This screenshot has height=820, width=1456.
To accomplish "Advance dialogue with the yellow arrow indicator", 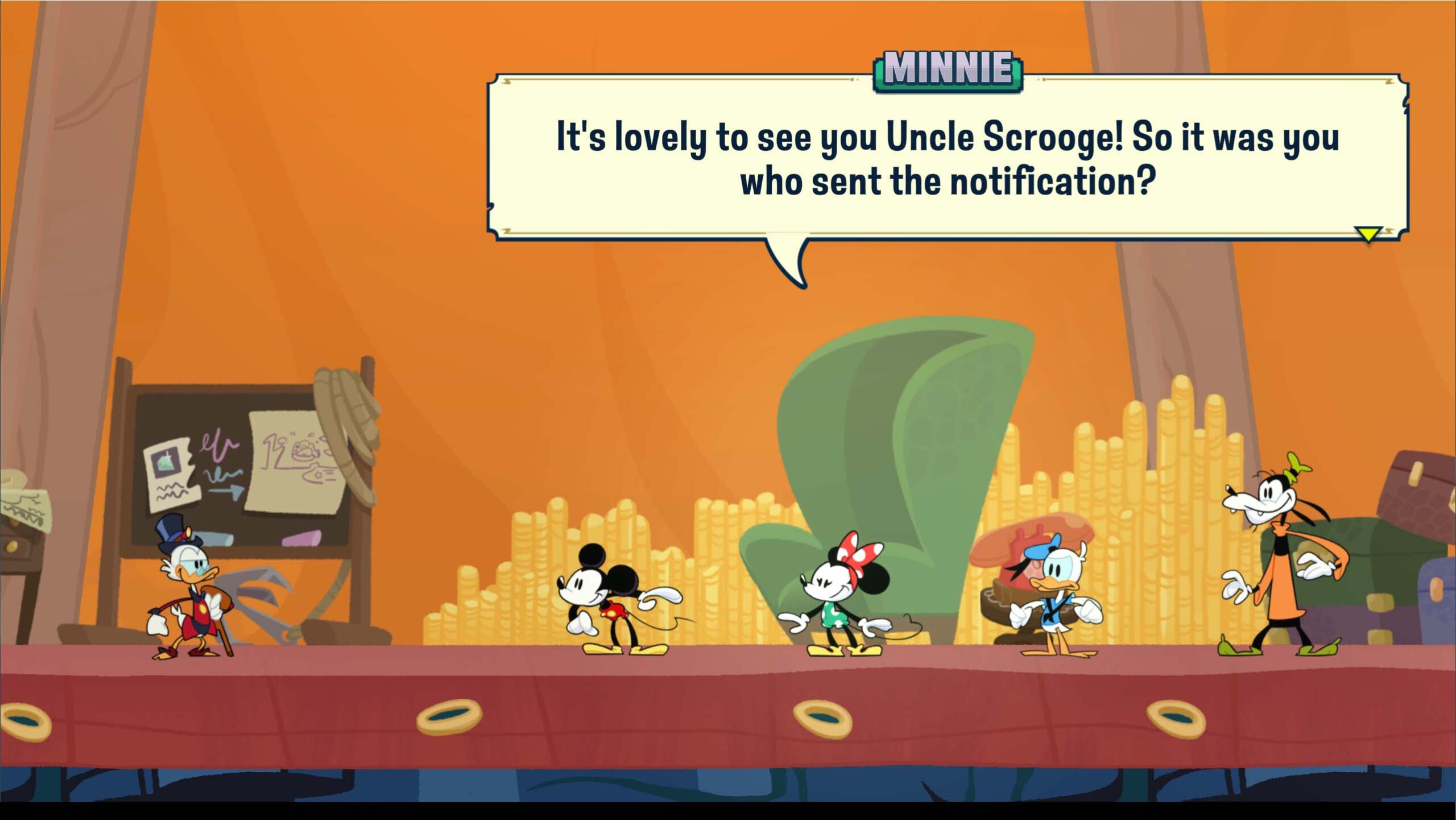I will pyautogui.click(x=1368, y=234).
